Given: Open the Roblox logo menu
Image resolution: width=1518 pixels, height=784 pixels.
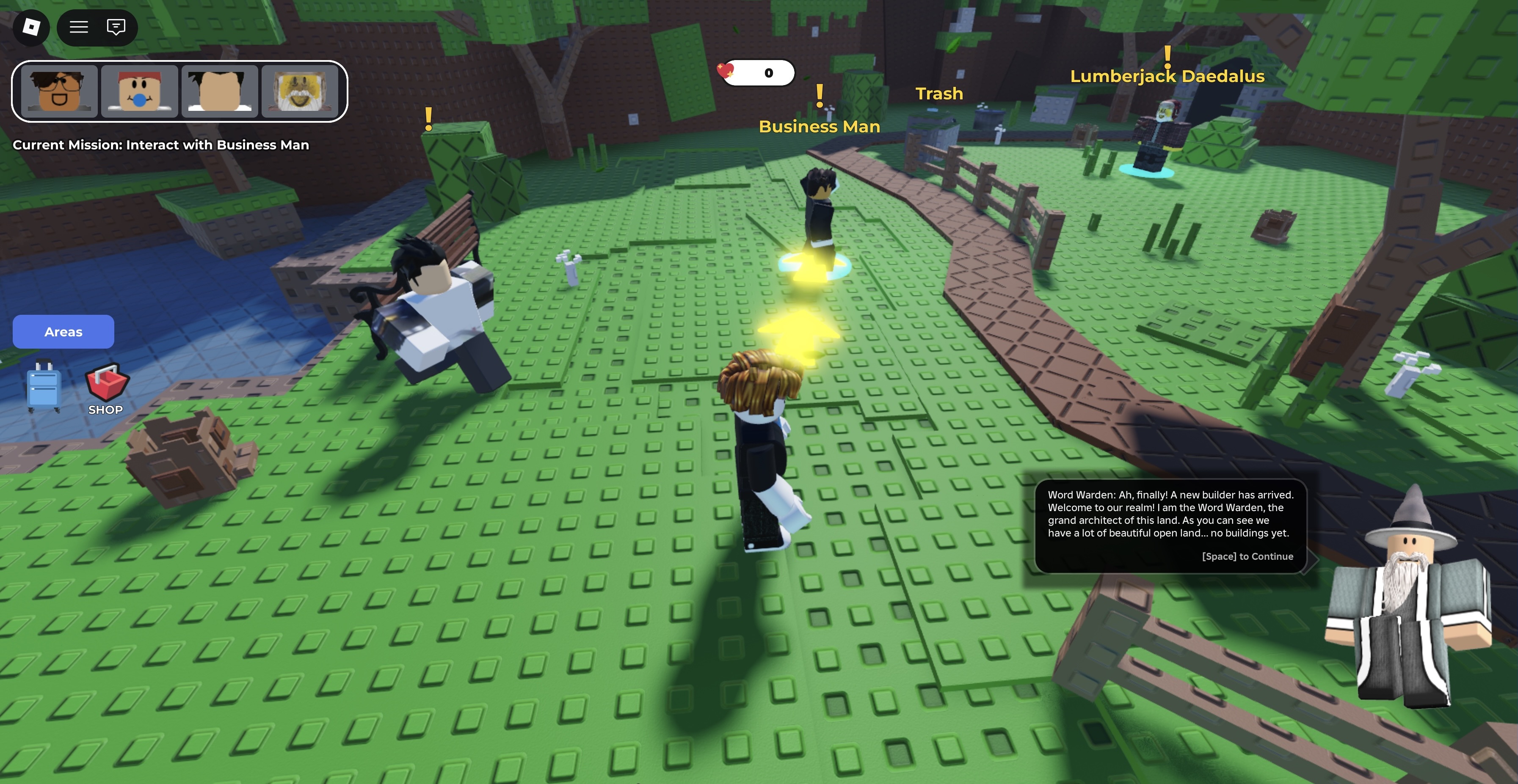Looking at the screenshot, I should click(x=30, y=27).
